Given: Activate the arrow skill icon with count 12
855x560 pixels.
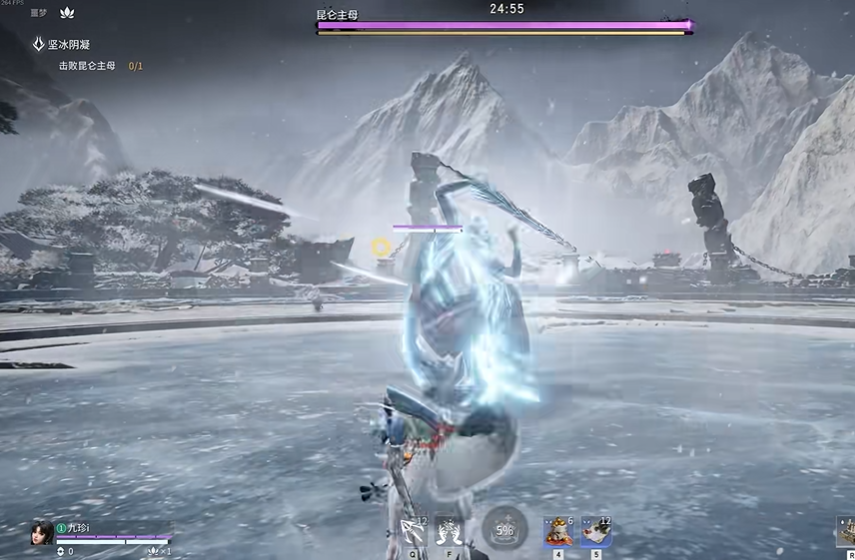Looking at the screenshot, I should tap(413, 531).
